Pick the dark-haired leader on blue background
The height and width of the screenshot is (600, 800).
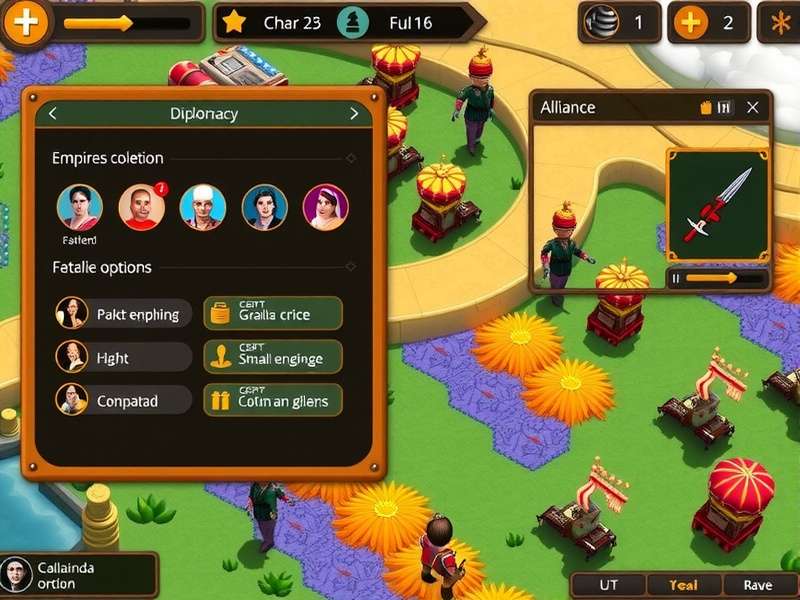click(x=264, y=207)
